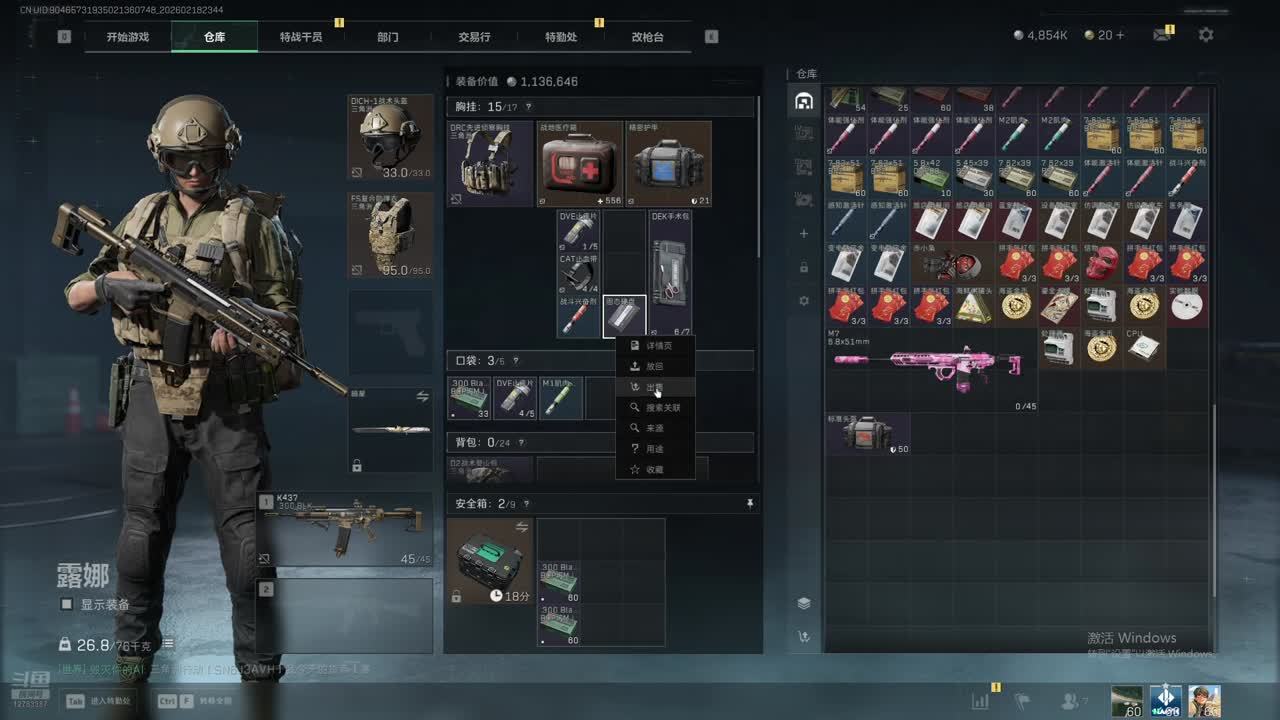Select the CPU item in storage
The image size is (1280, 720).
tap(1144, 346)
